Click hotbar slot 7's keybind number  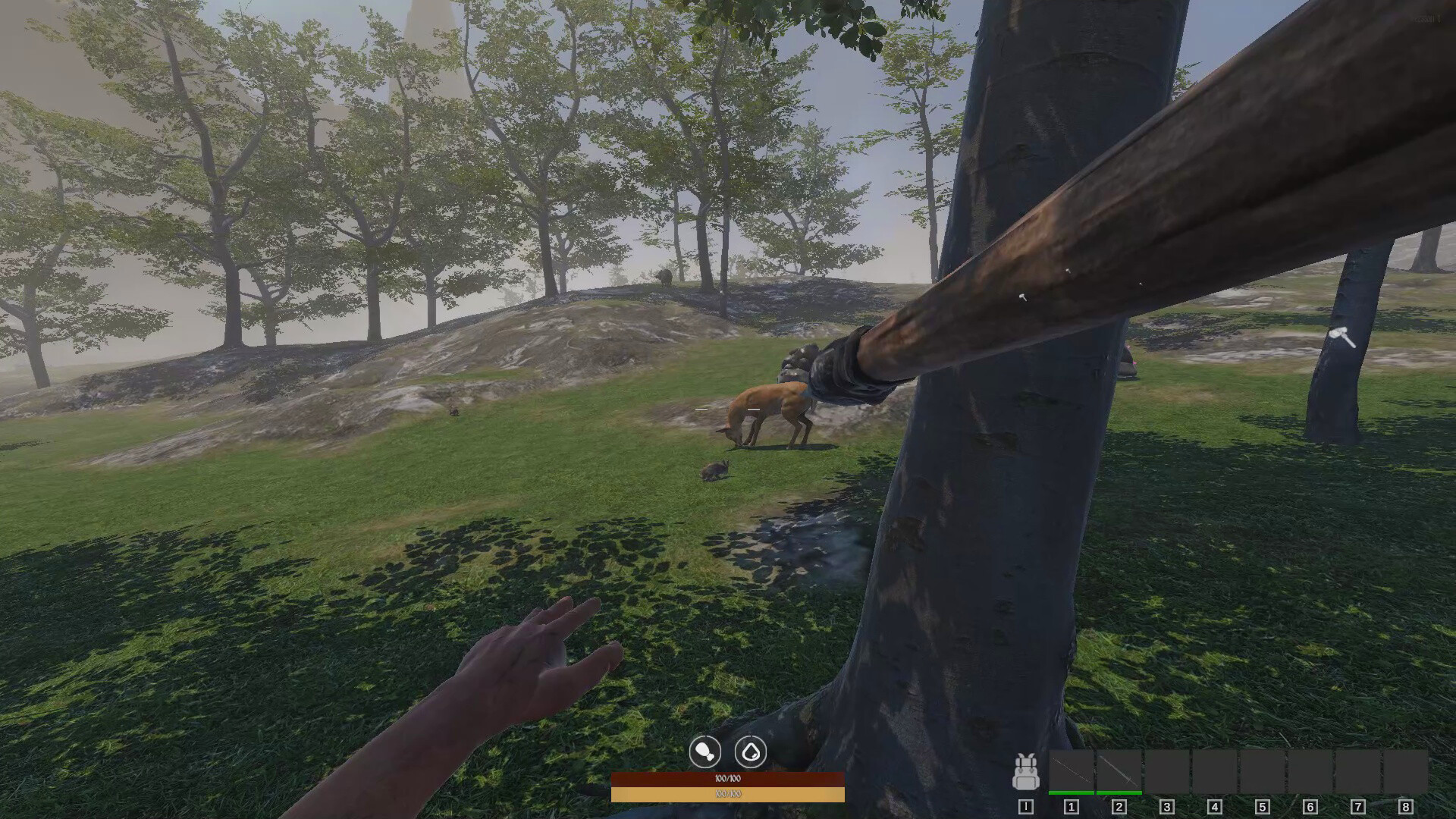[1357, 807]
